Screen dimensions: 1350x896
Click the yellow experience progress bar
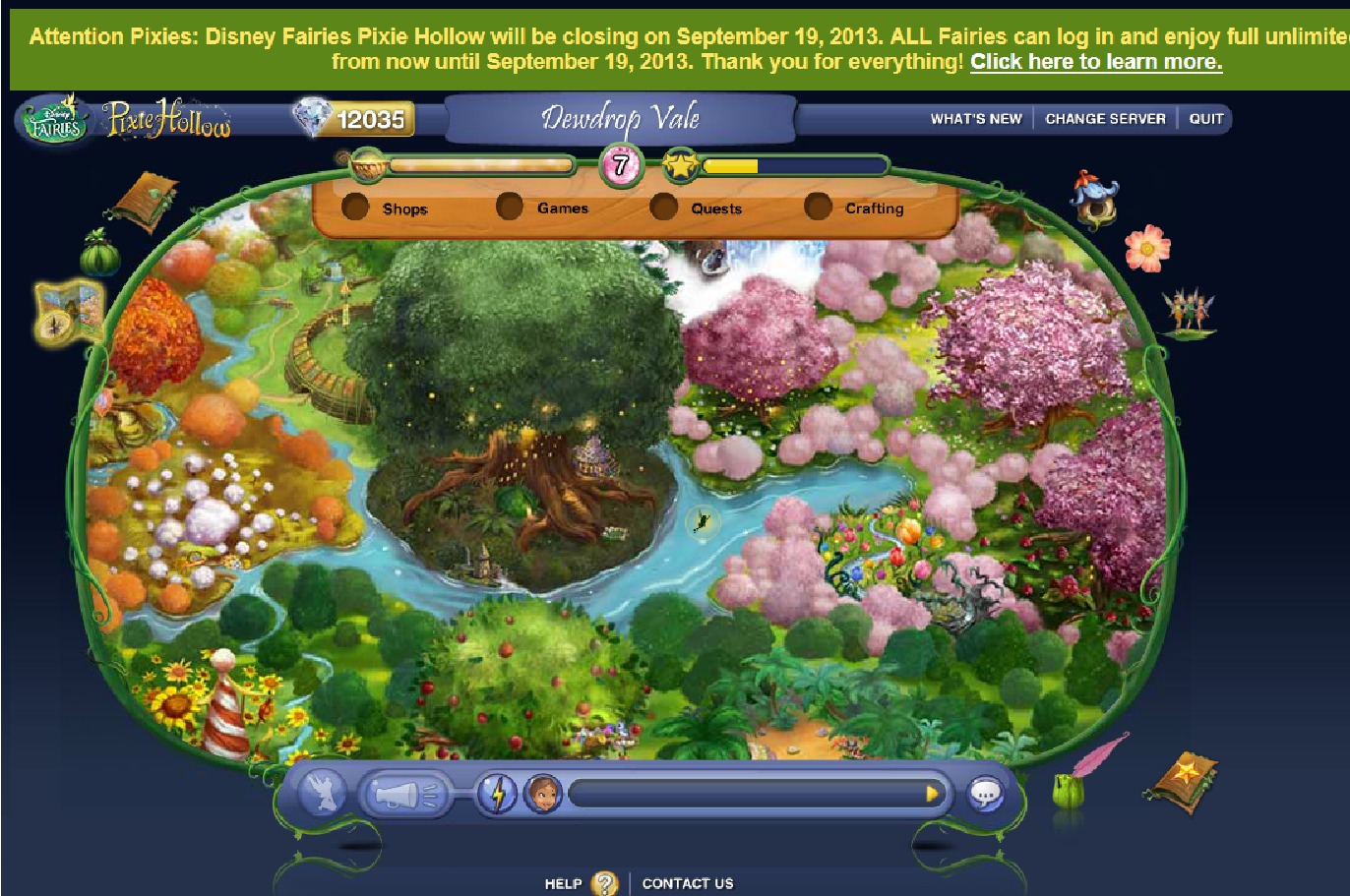733,165
